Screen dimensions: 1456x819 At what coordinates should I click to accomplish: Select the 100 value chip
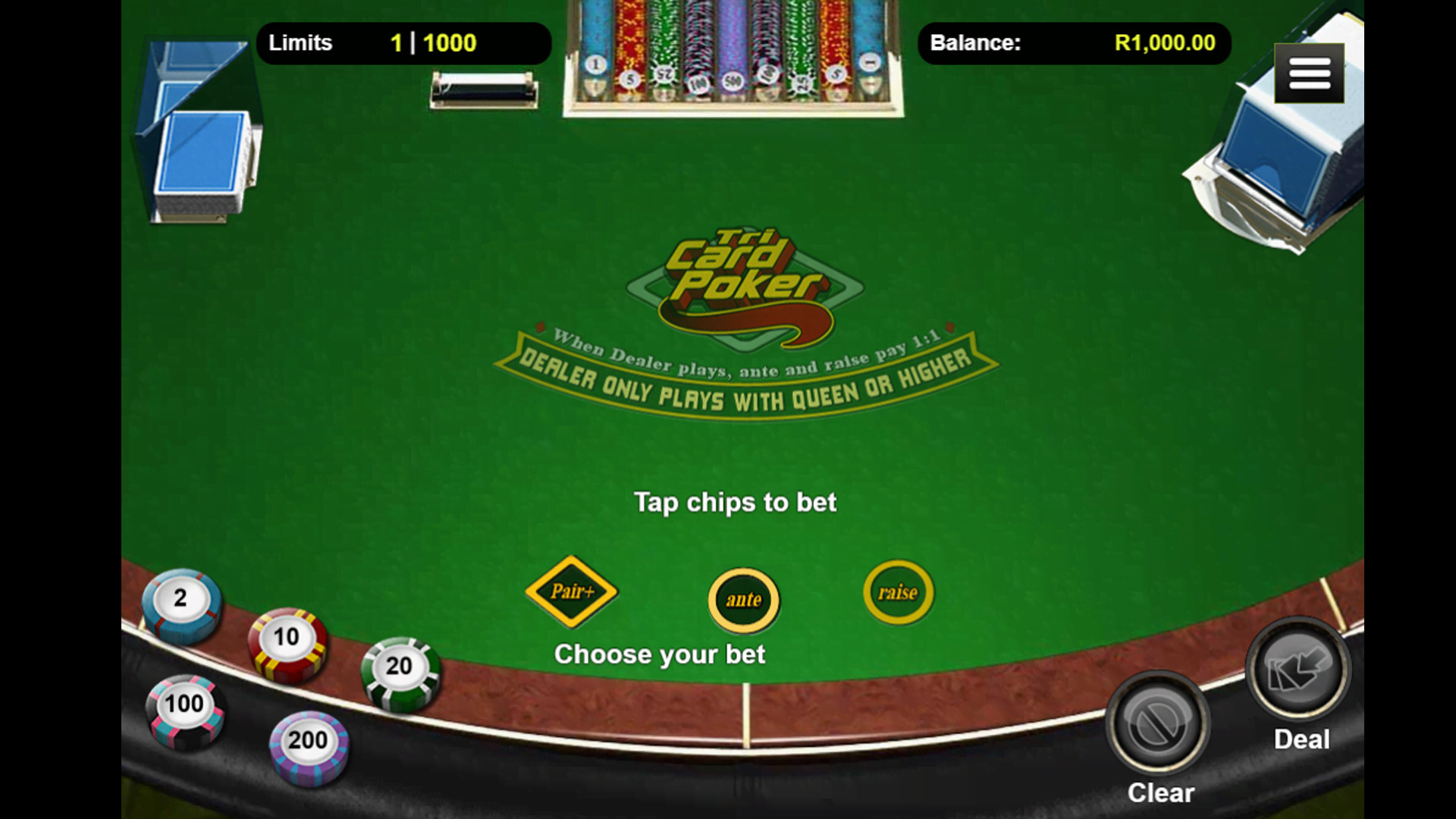[x=184, y=708]
